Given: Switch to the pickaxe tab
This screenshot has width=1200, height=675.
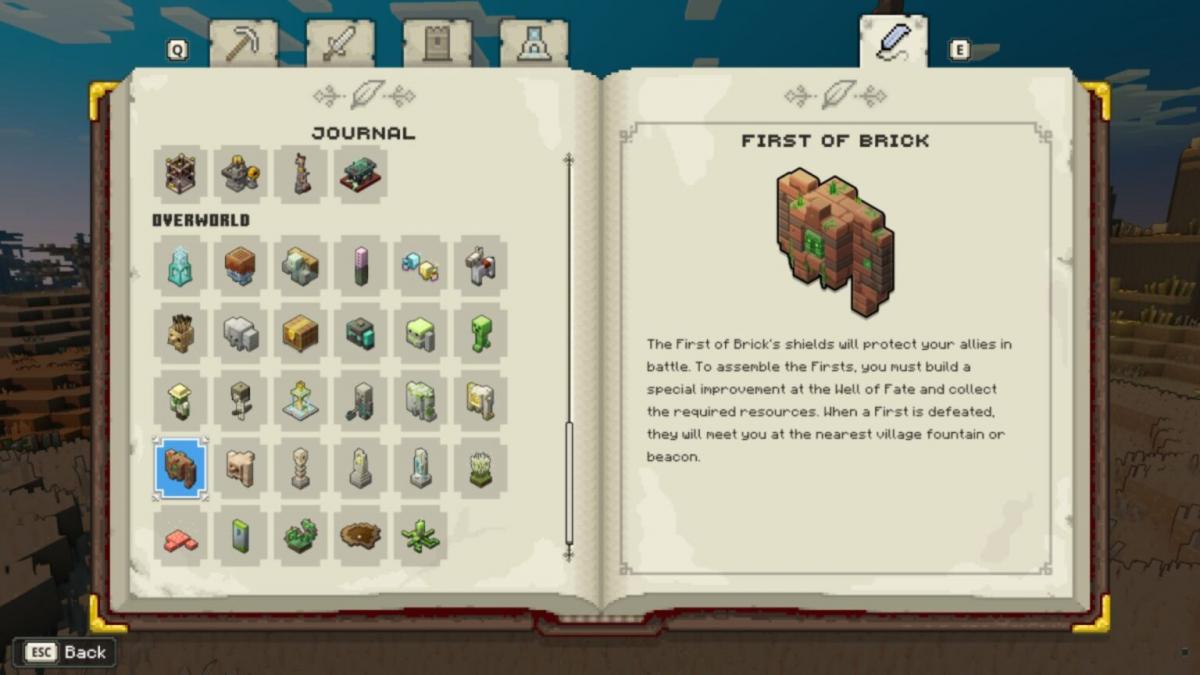Looking at the screenshot, I should click(x=243, y=45).
